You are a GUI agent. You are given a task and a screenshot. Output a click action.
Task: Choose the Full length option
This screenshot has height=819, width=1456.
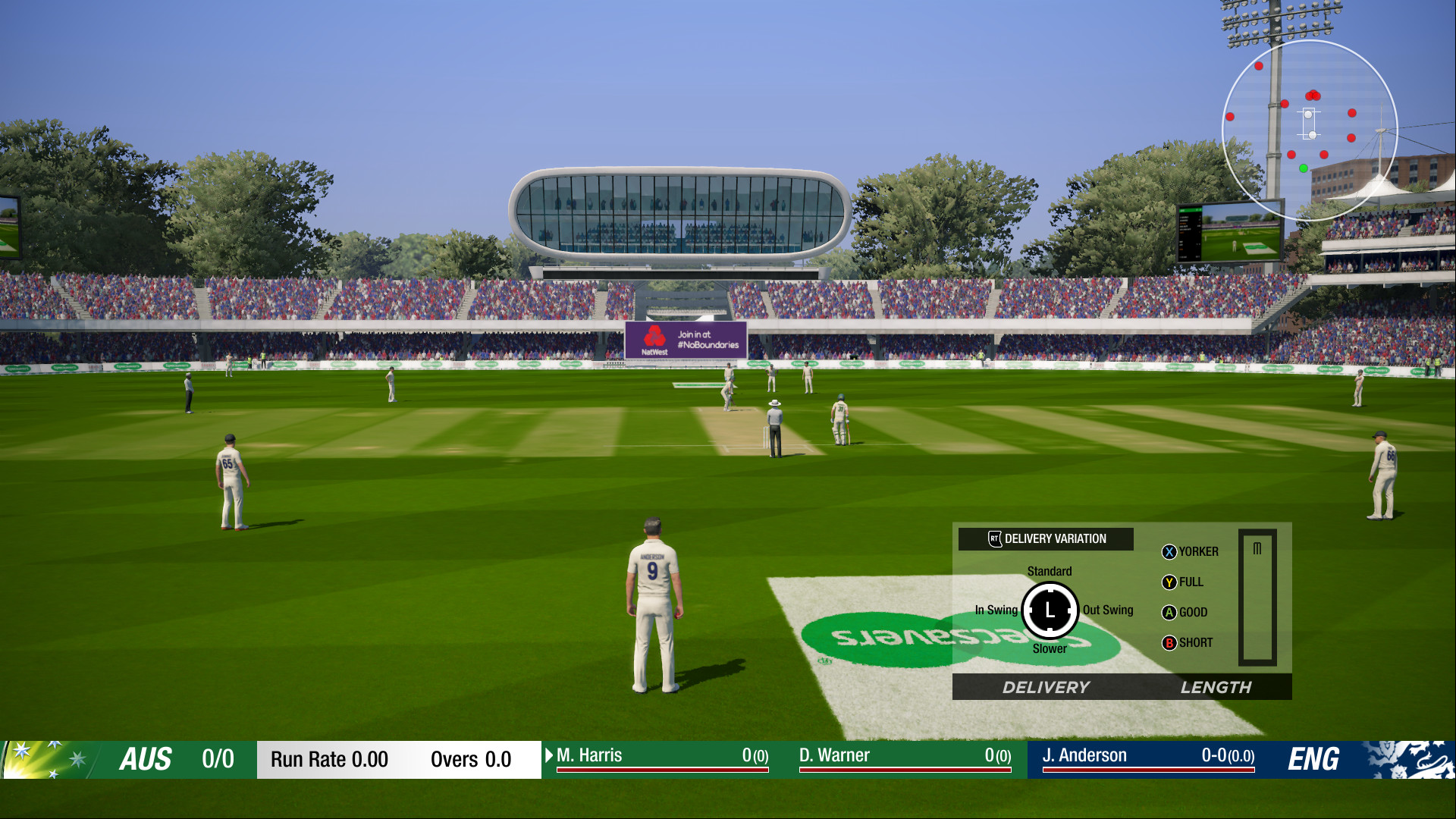1182,582
